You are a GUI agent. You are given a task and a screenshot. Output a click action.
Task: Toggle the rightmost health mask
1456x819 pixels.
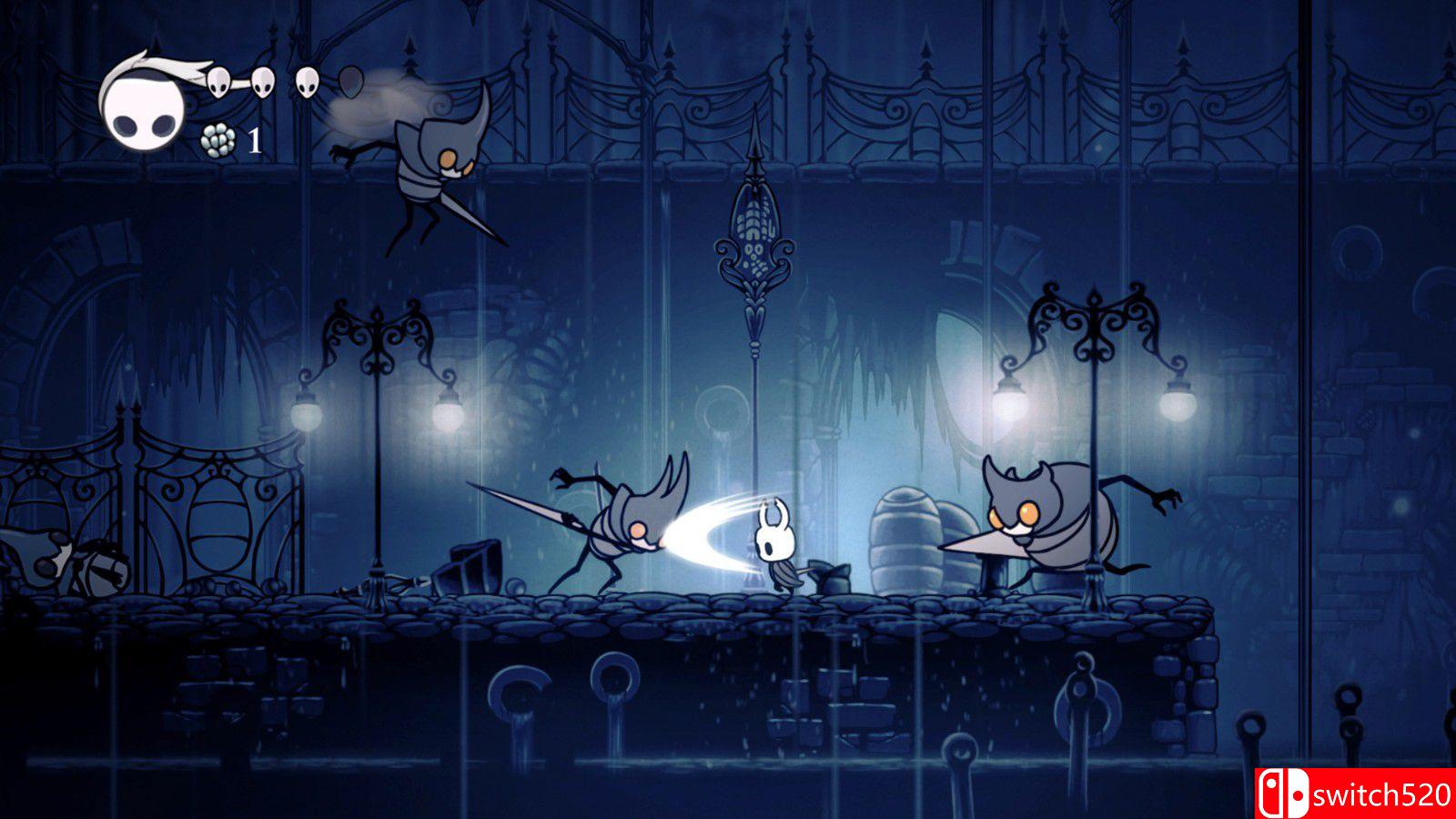(350, 80)
